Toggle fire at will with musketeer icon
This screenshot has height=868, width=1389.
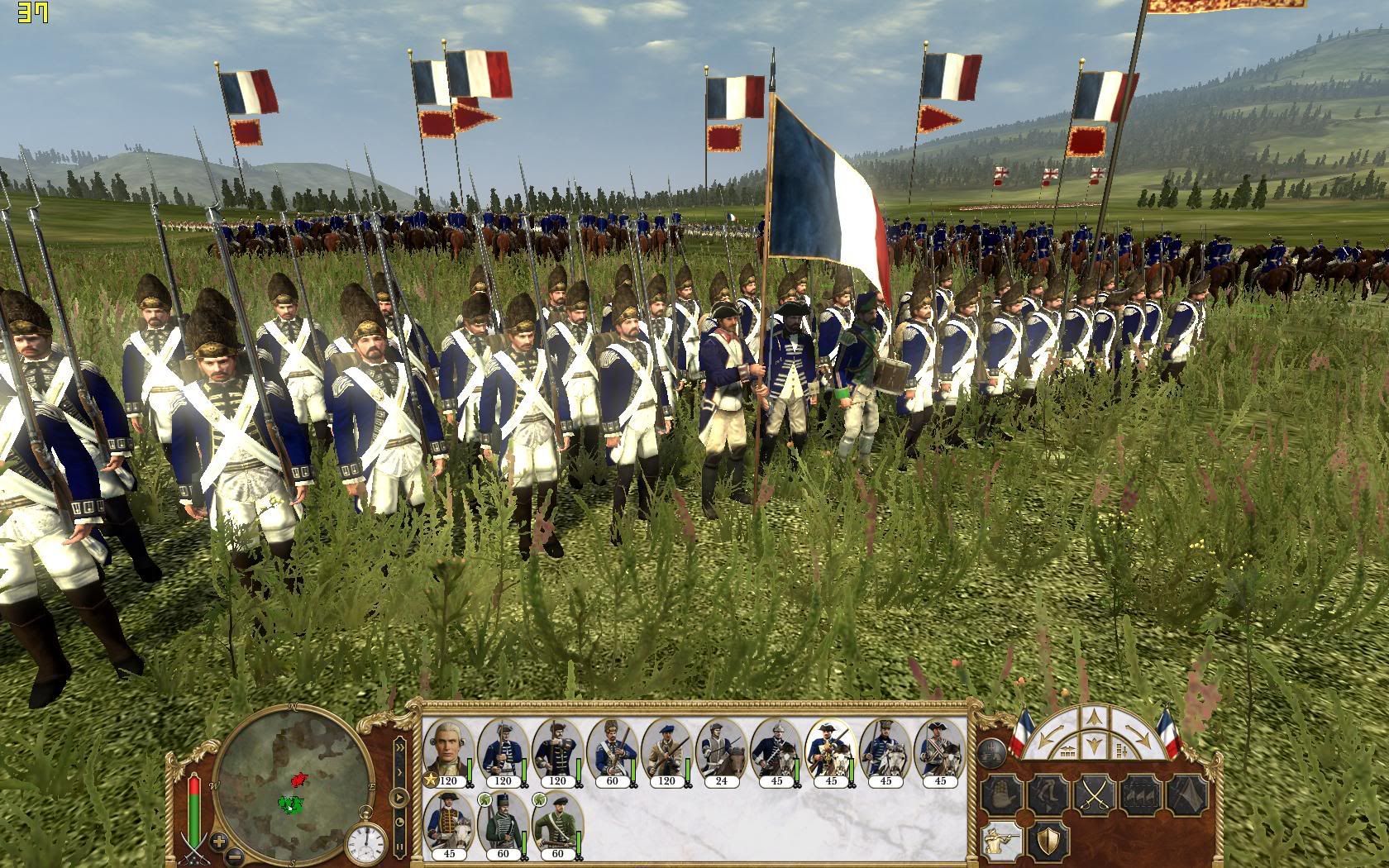[1003, 841]
